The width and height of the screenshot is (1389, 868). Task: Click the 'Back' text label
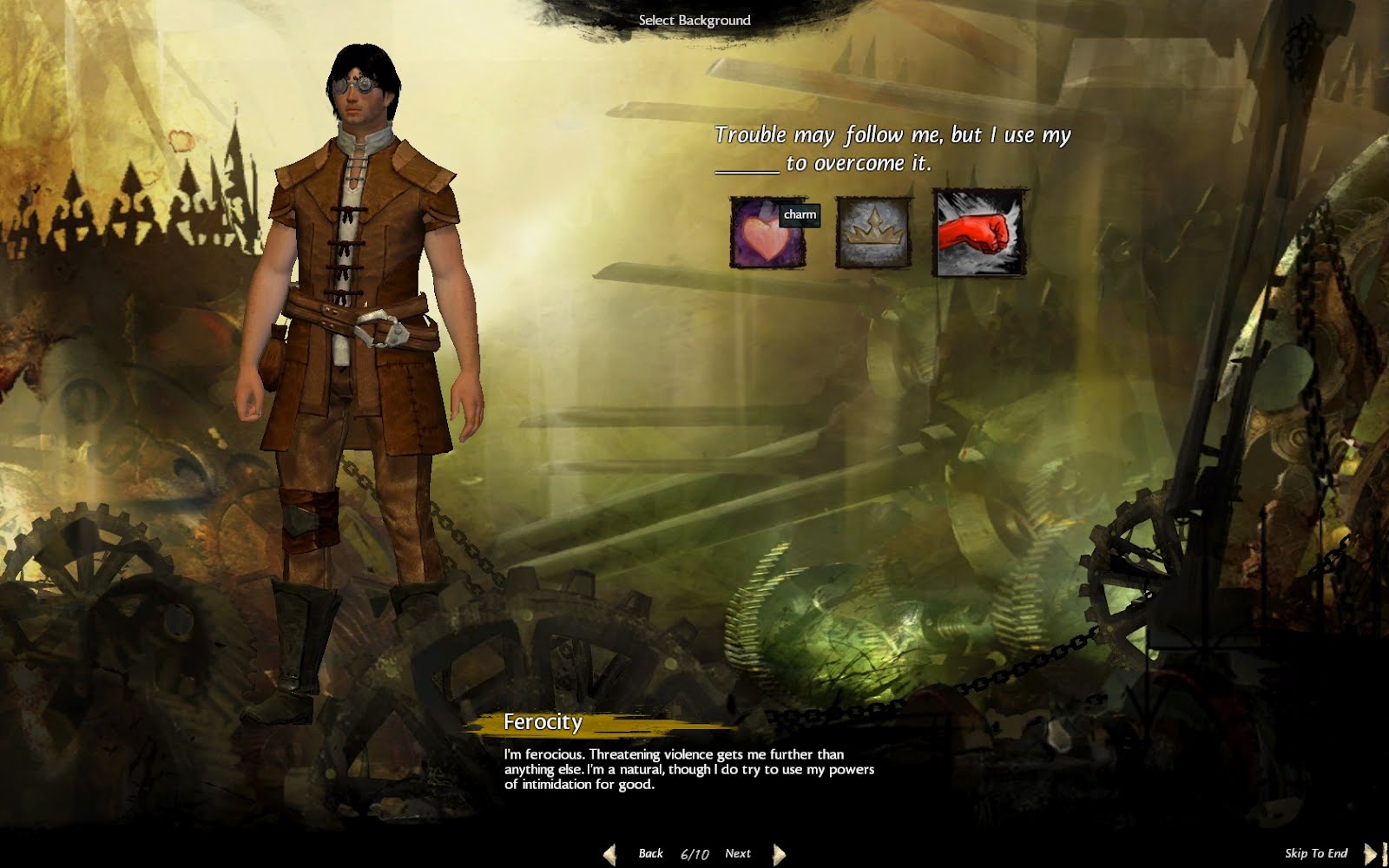(649, 853)
